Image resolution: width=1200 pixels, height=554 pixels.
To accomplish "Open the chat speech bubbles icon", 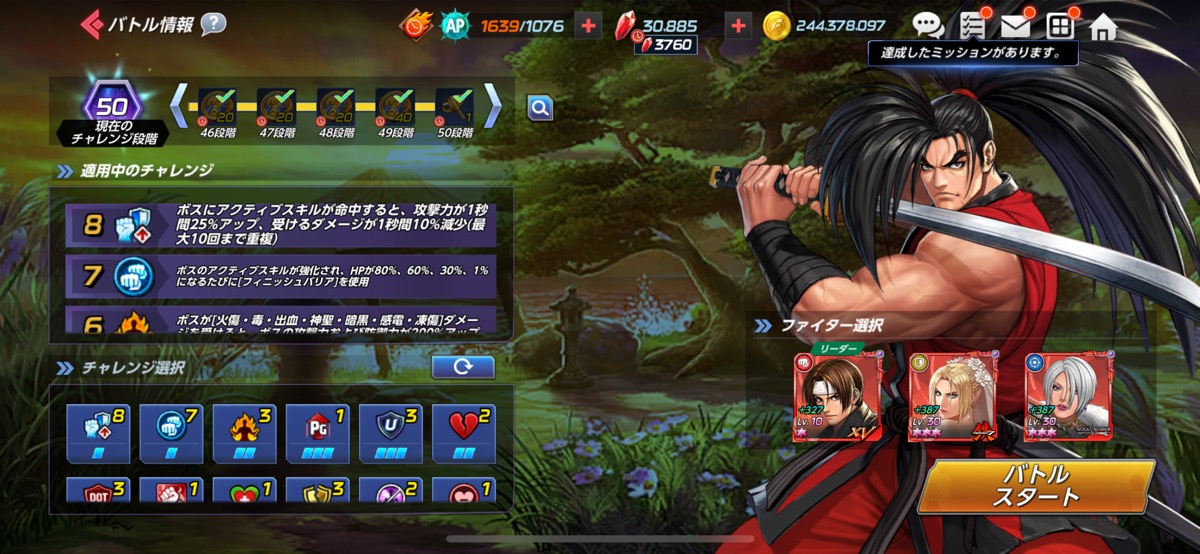I will (x=927, y=26).
